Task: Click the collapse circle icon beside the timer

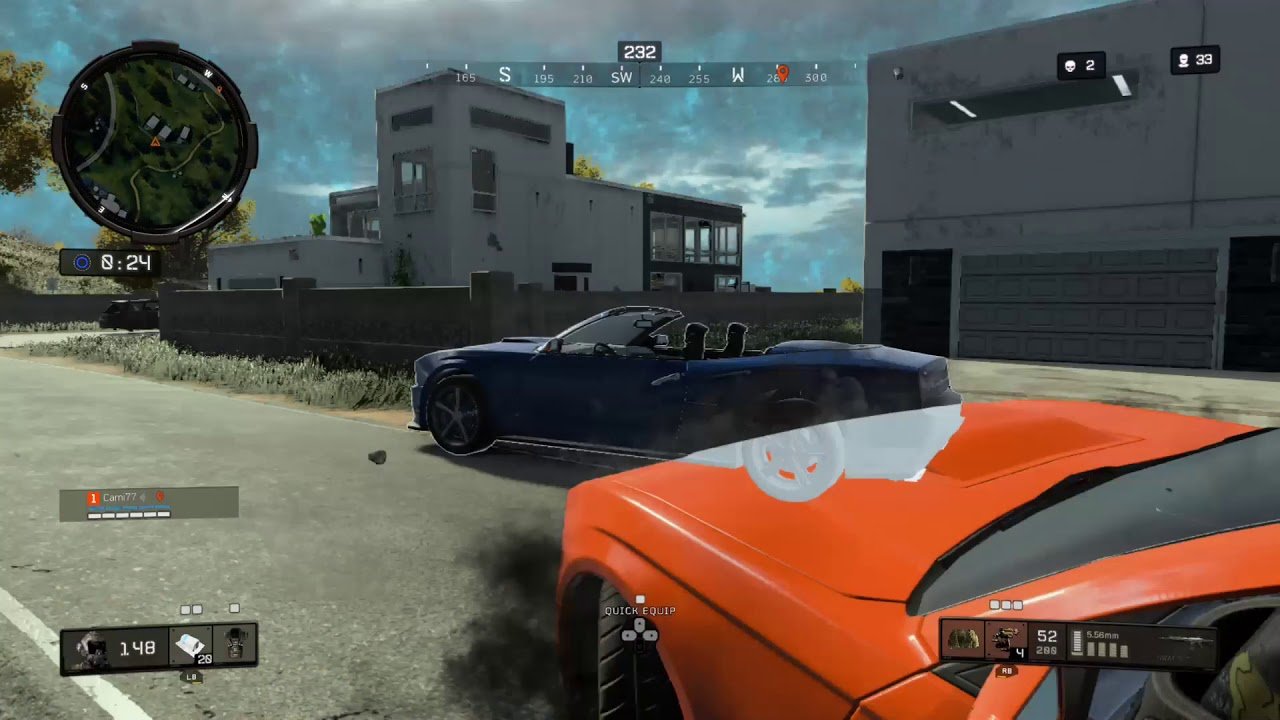Action: point(82,263)
